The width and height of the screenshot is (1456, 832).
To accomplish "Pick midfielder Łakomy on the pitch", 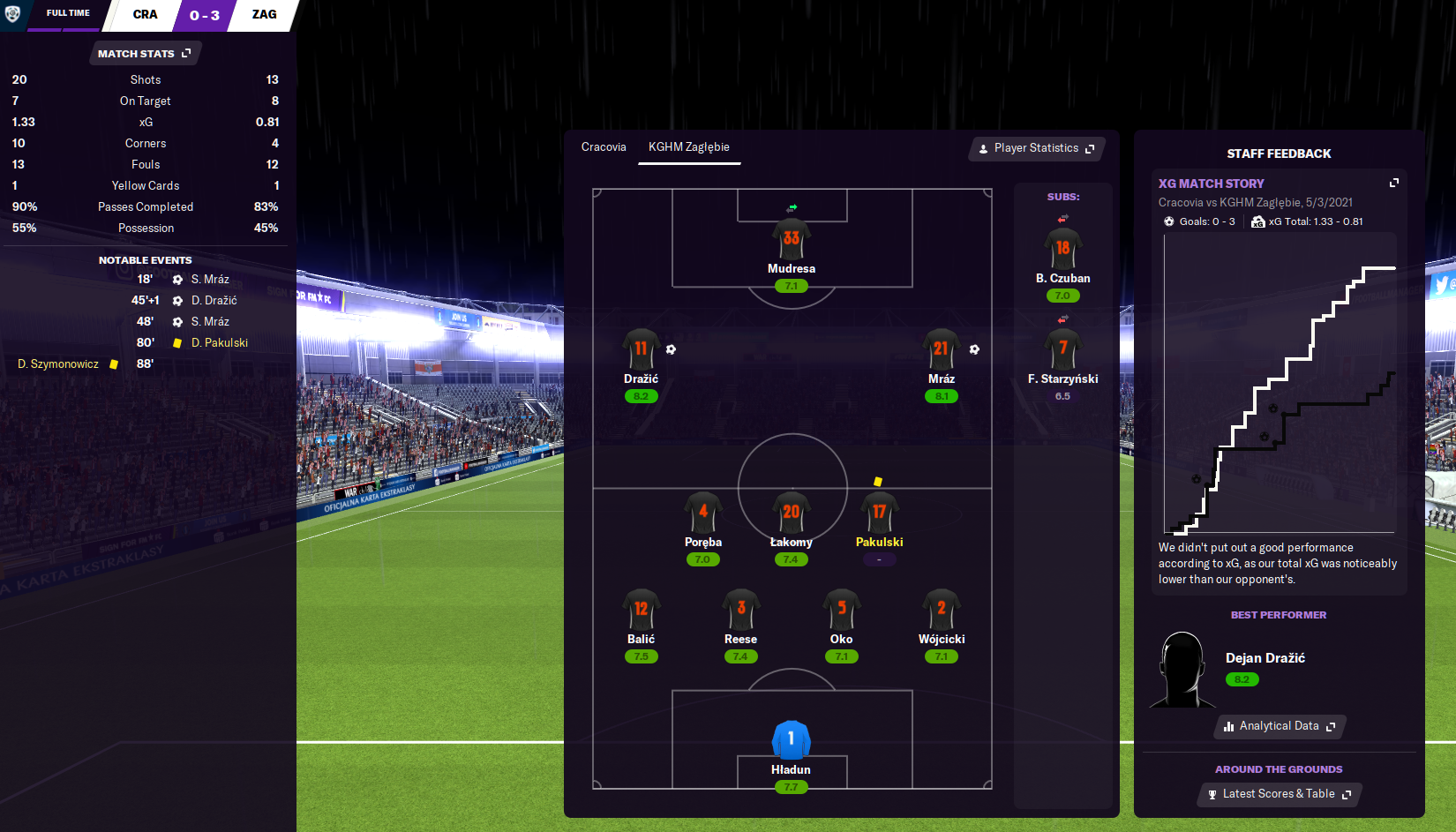I will point(791,513).
